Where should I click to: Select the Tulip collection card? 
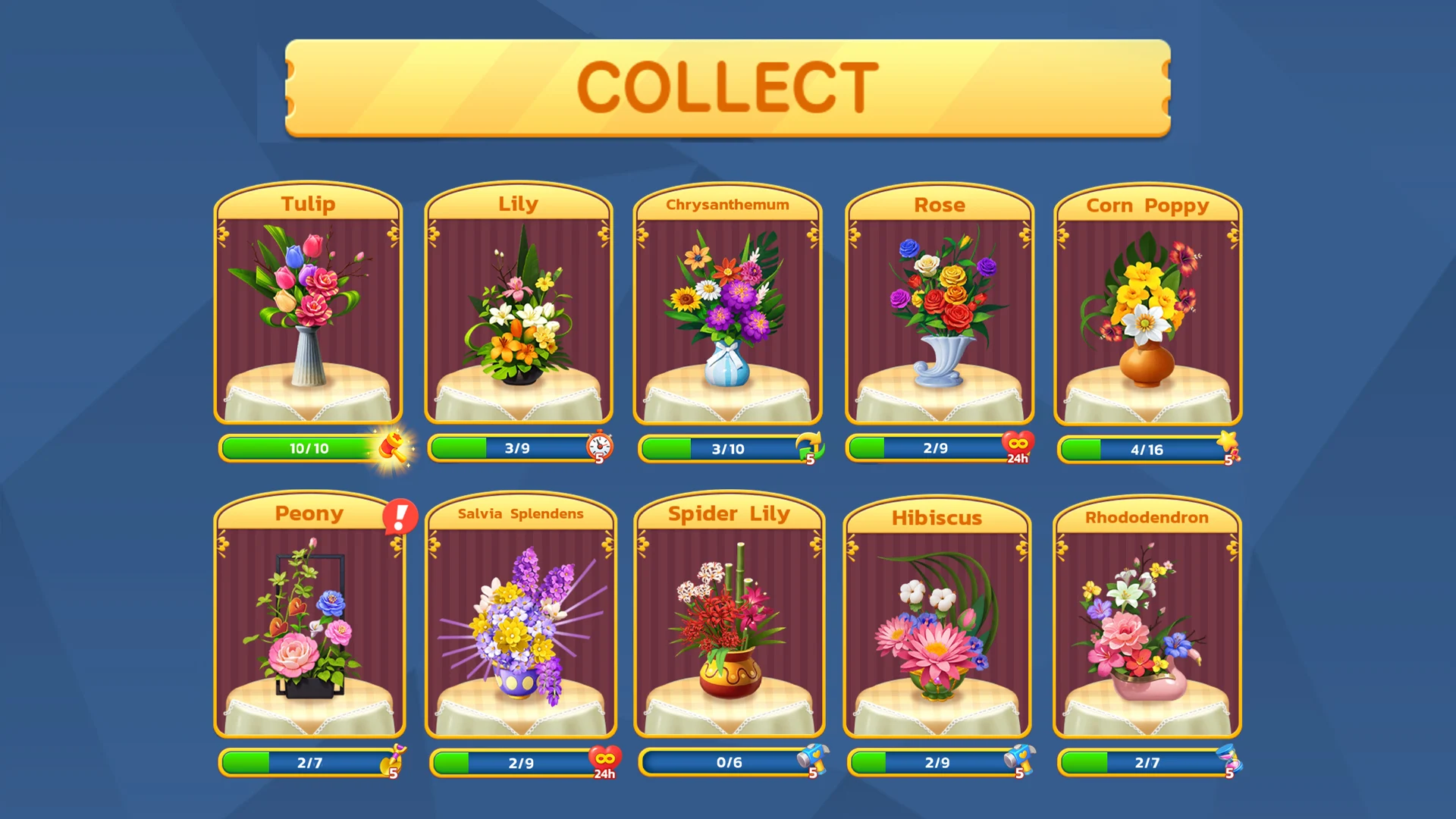308,303
